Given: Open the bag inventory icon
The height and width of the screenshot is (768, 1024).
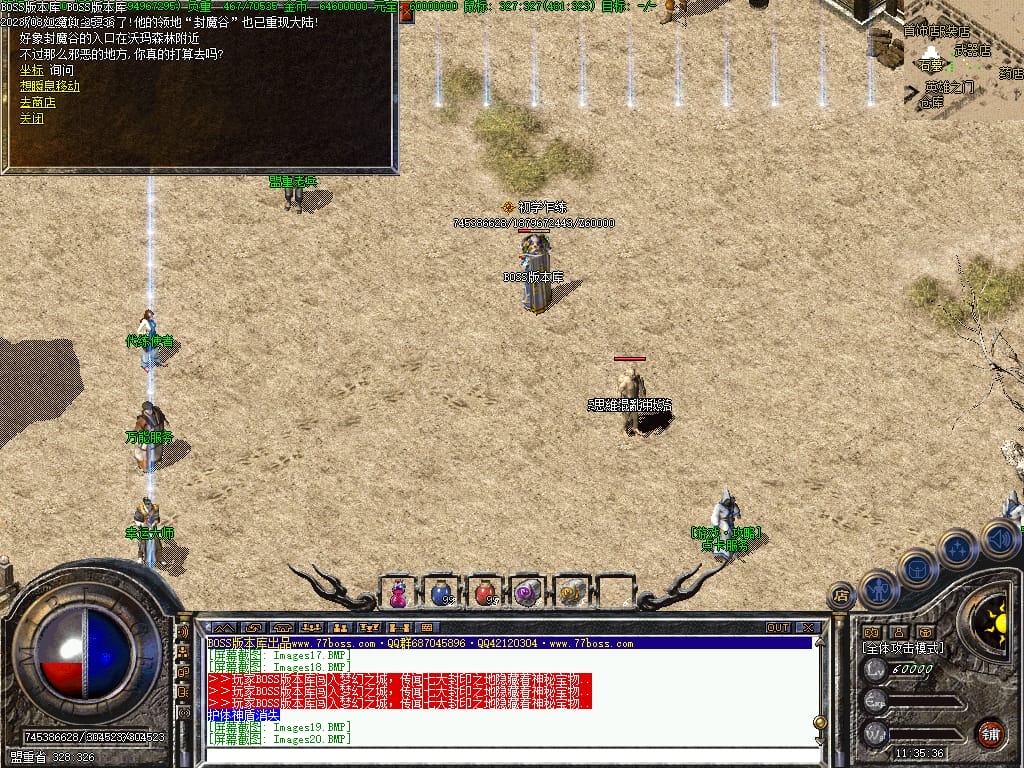Looking at the screenshot, I should pyautogui.click(x=917, y=568).
